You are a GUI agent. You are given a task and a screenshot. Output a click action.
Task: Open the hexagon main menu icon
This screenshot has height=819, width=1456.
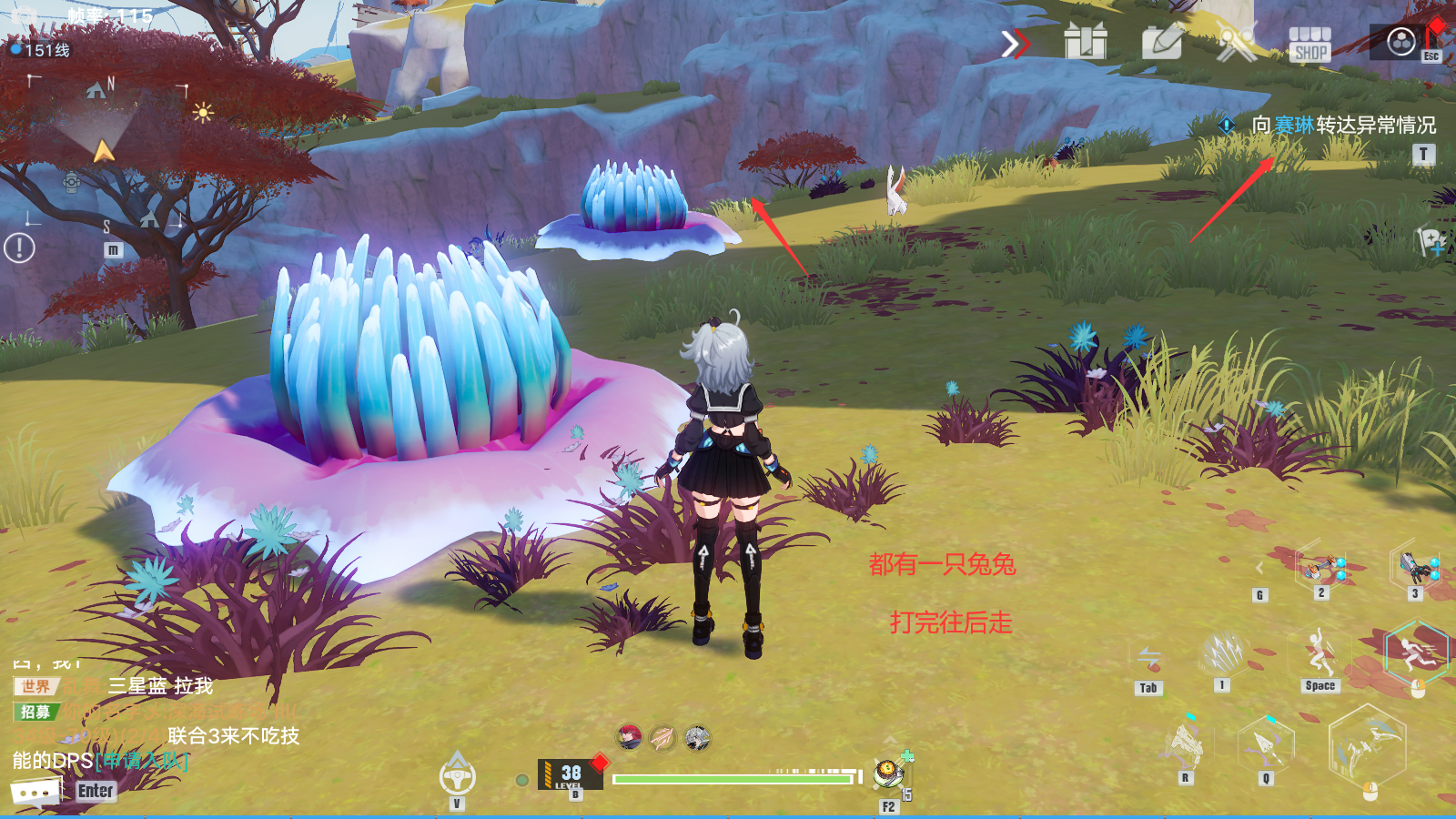[1401, 41]
